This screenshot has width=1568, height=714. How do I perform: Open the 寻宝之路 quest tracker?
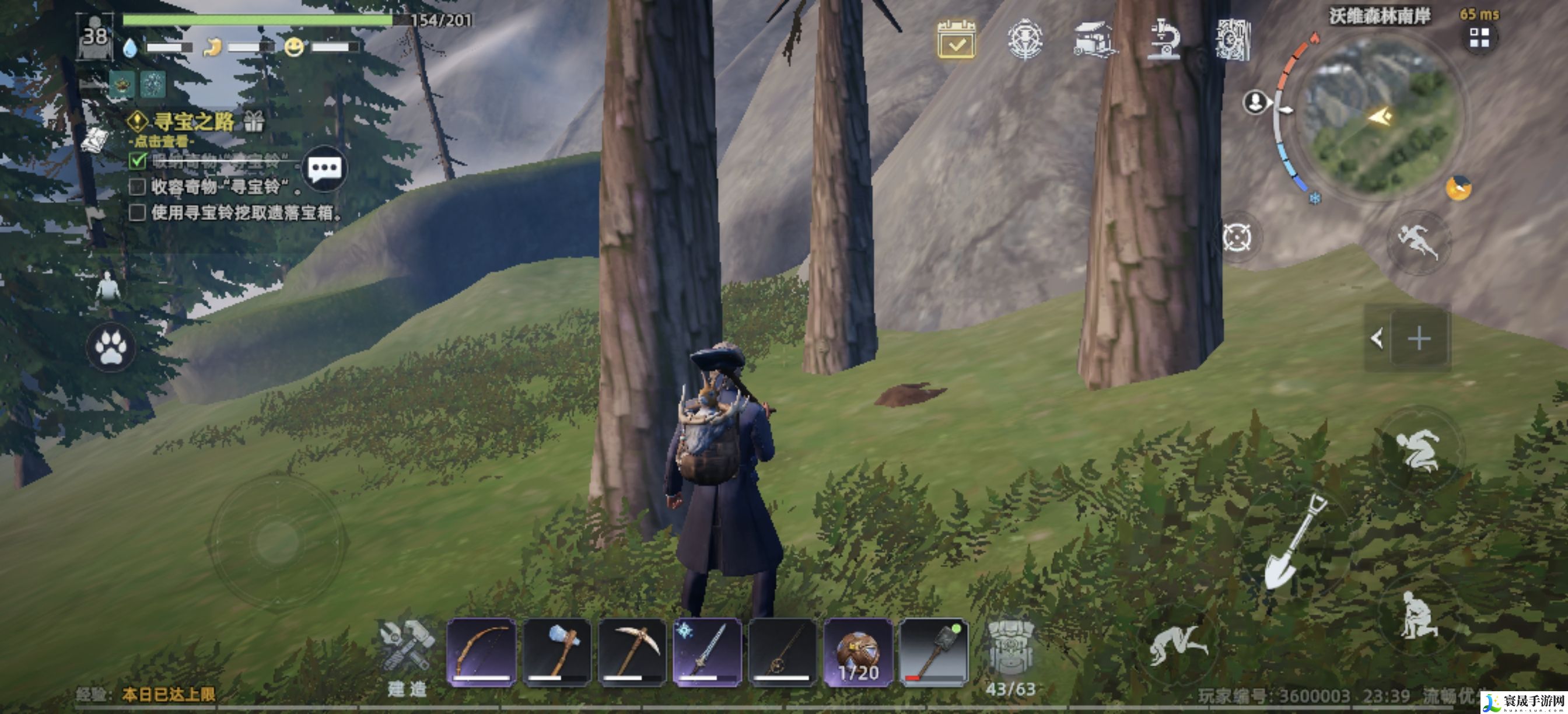(192, 122)
